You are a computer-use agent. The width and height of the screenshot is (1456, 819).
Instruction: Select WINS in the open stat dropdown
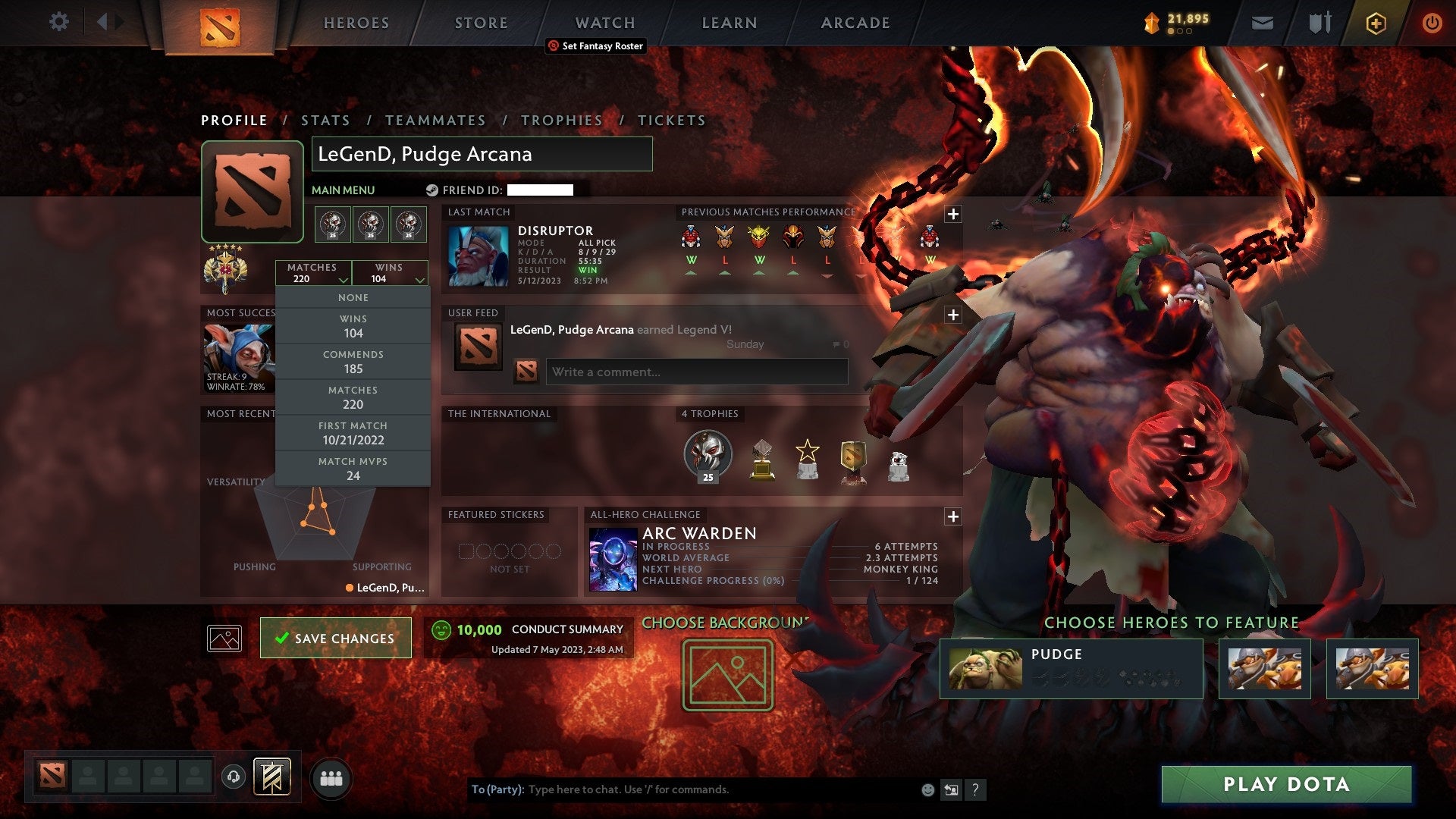point(353,326)
